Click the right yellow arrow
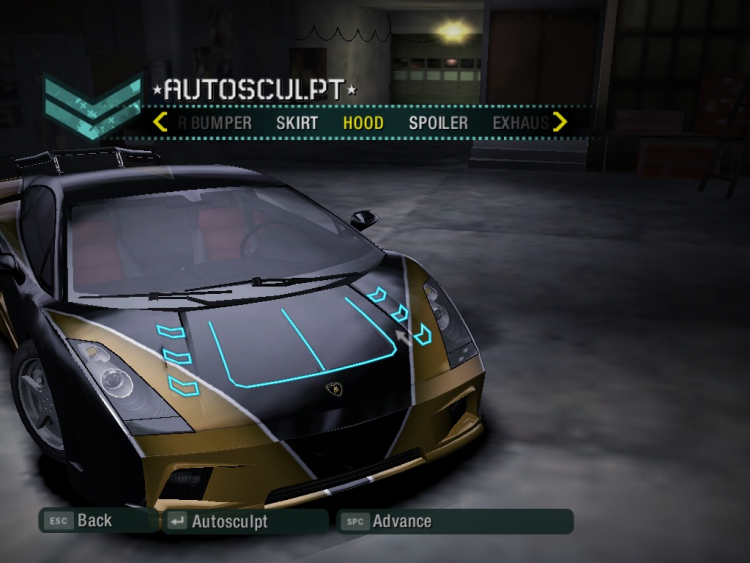Screen dimensions: 750x563 point(560,122)
